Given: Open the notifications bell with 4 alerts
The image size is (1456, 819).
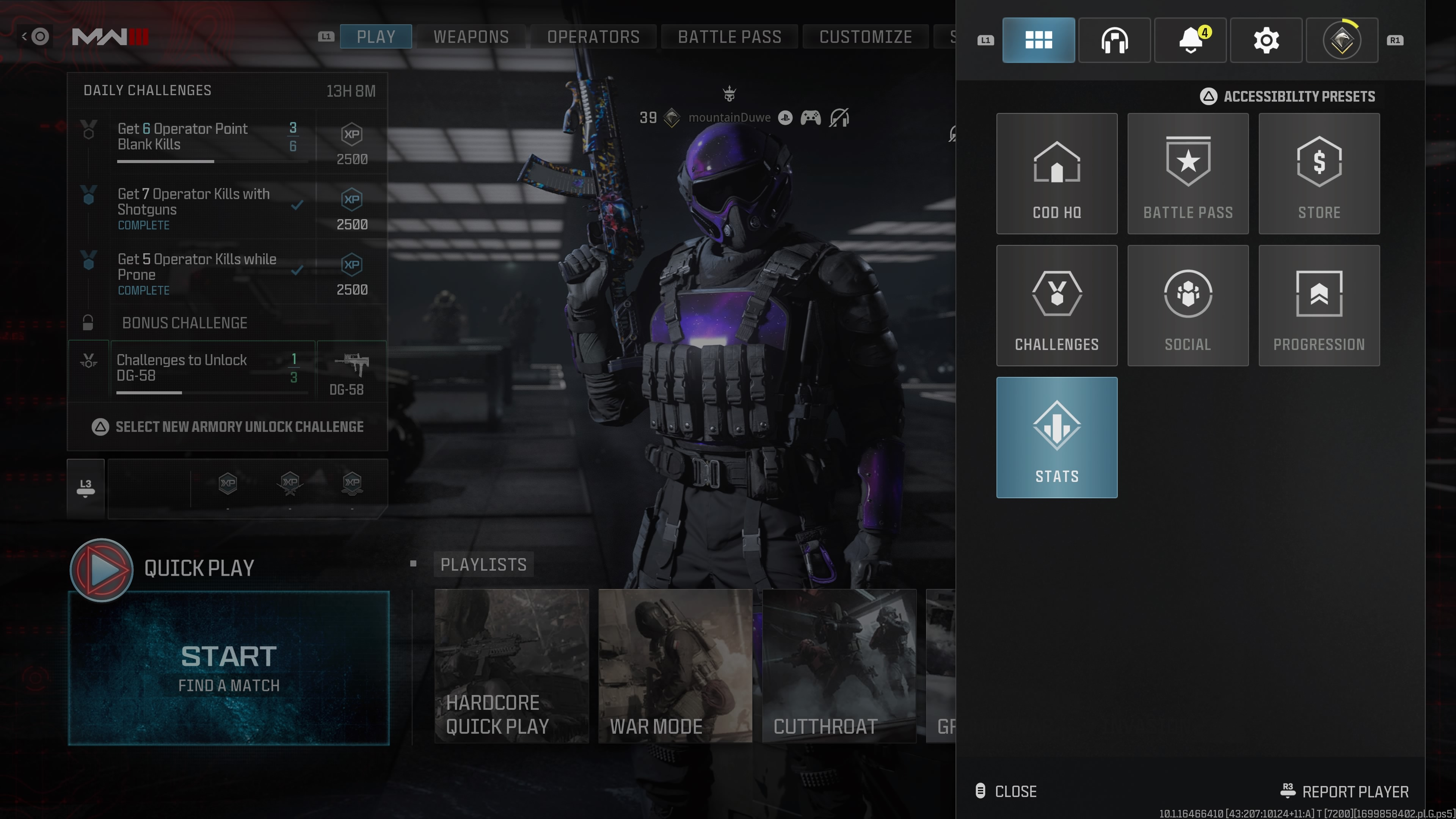Looking at the screenshot, I should (x=1190, y=40).
